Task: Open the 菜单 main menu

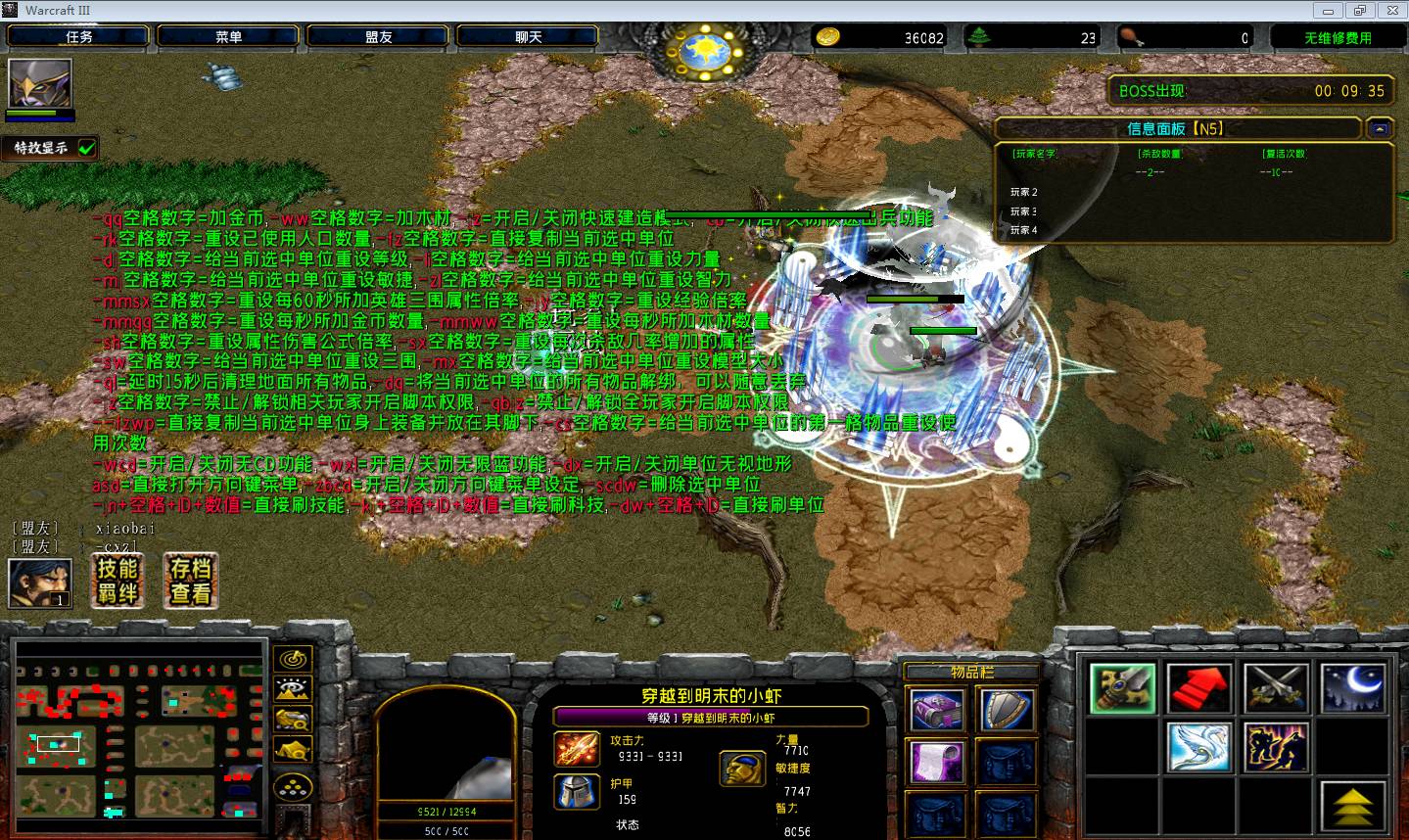Action: click(229, 37)
